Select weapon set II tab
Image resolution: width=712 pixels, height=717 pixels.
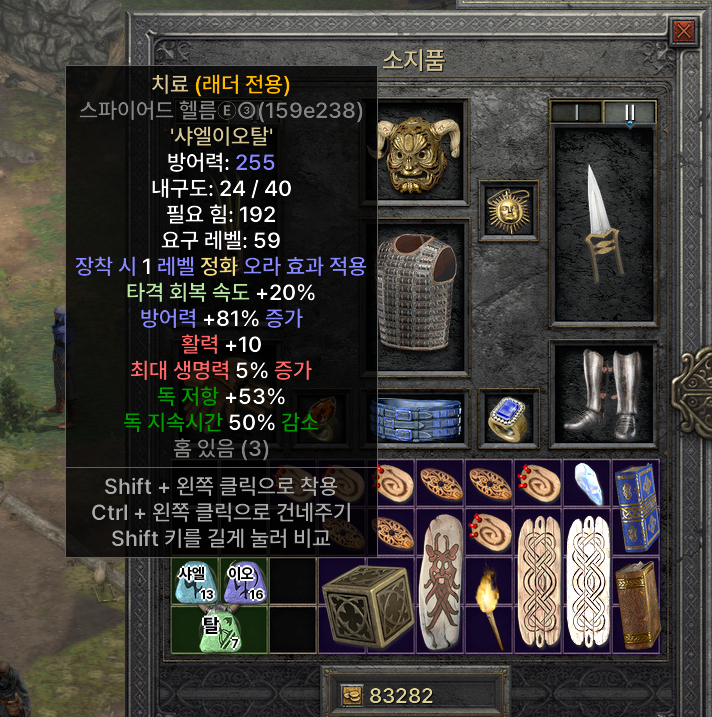click(x=630, y=112)
